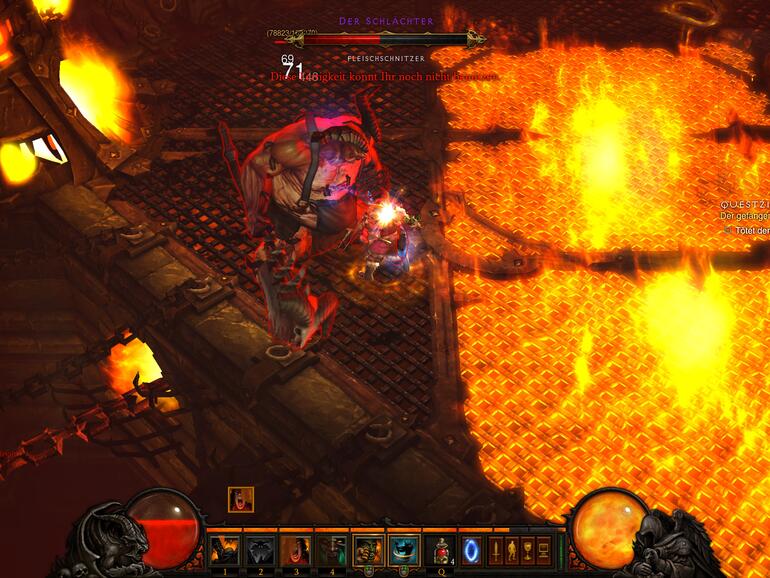The image size is (770, 578).
Task: Select the blue whirlwind secondary skill
Action: tap(404, 550)
